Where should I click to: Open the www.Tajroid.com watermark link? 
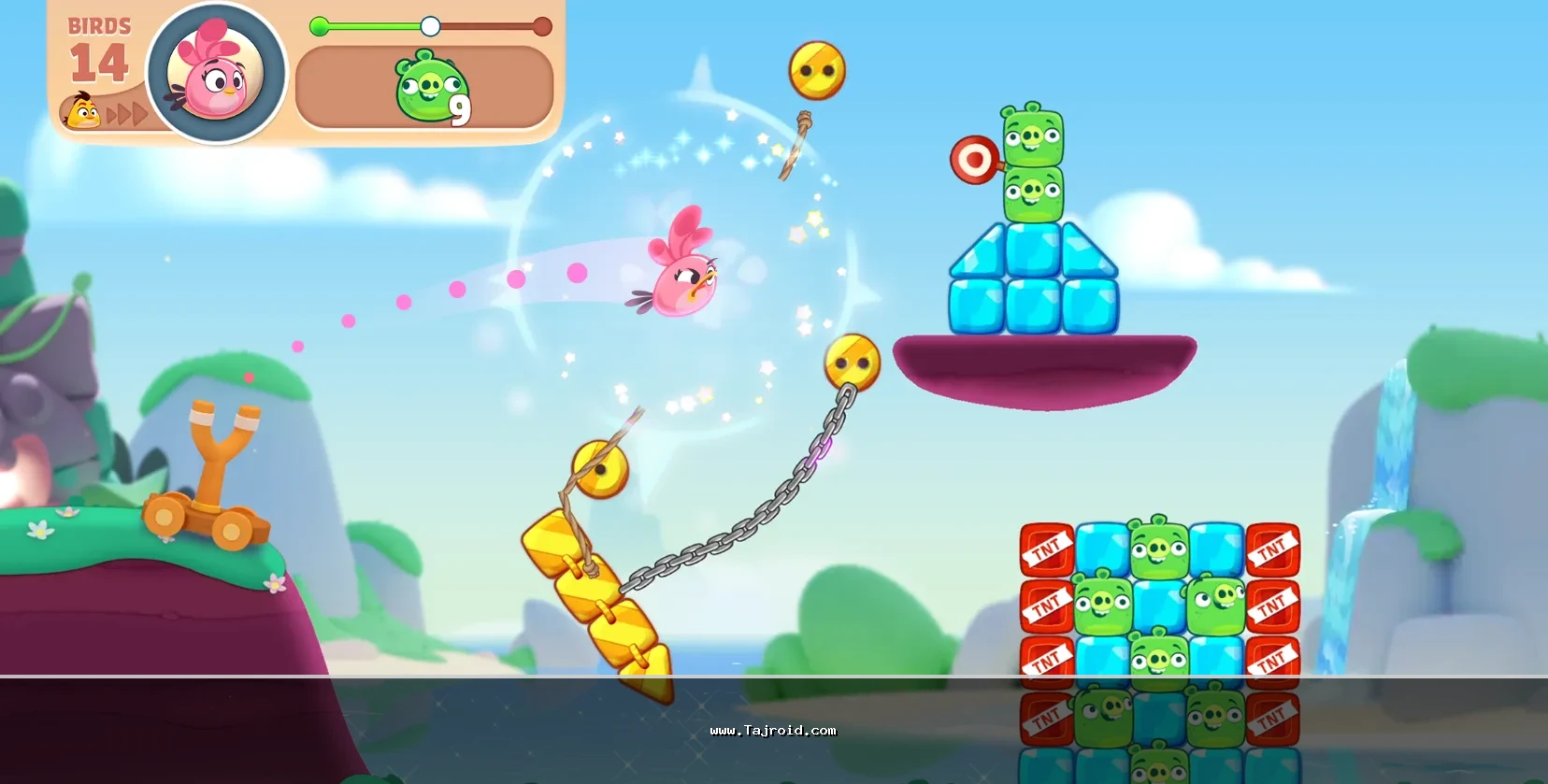coord(773,731)
